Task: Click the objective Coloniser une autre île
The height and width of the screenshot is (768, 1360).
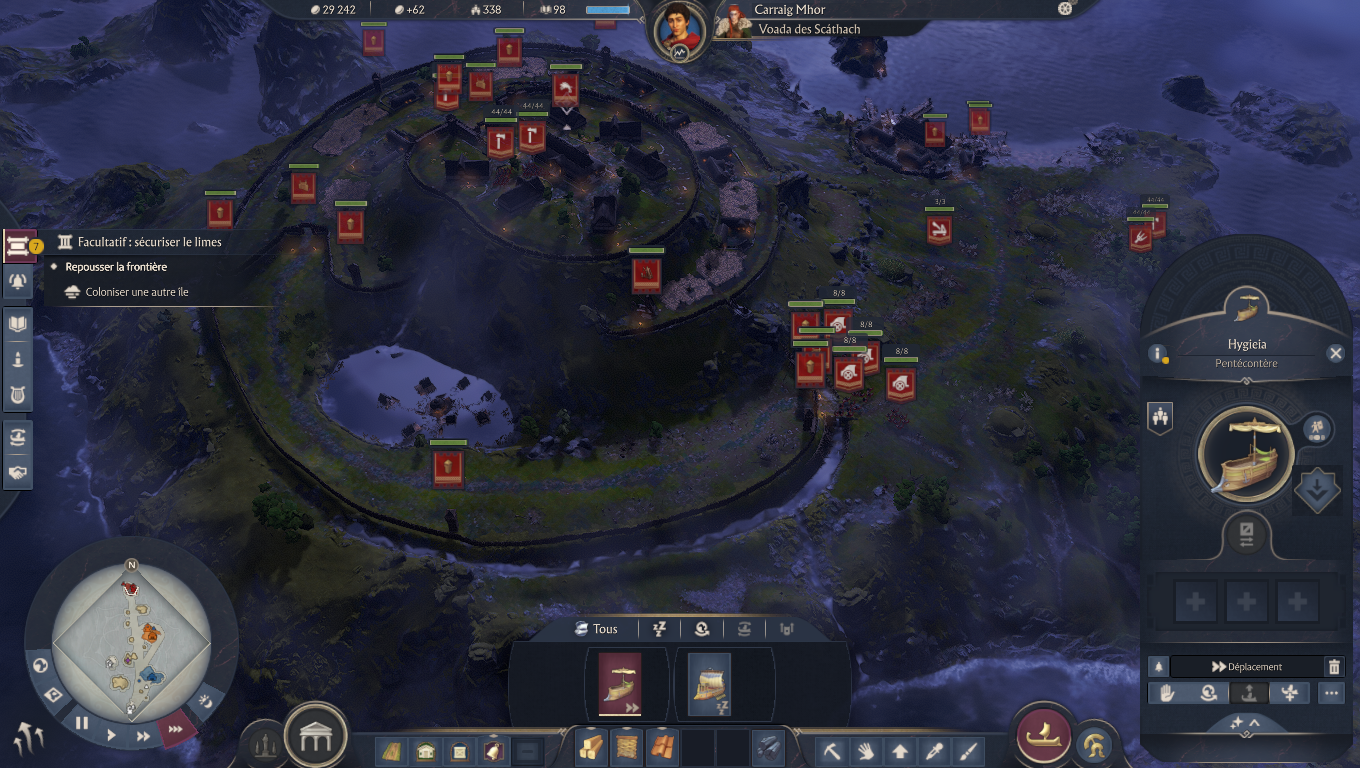Action: 137,292
